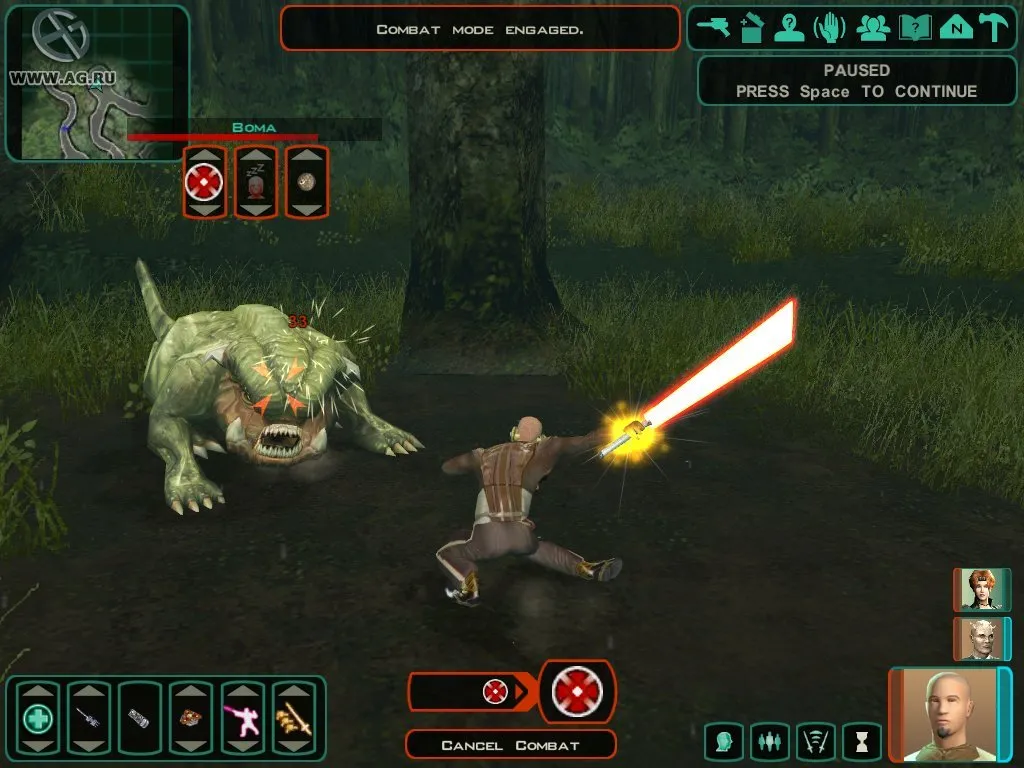Open the abilities raised-hand icon
This screenshot has width=1024, height=768.
click(x=830, y=28)
